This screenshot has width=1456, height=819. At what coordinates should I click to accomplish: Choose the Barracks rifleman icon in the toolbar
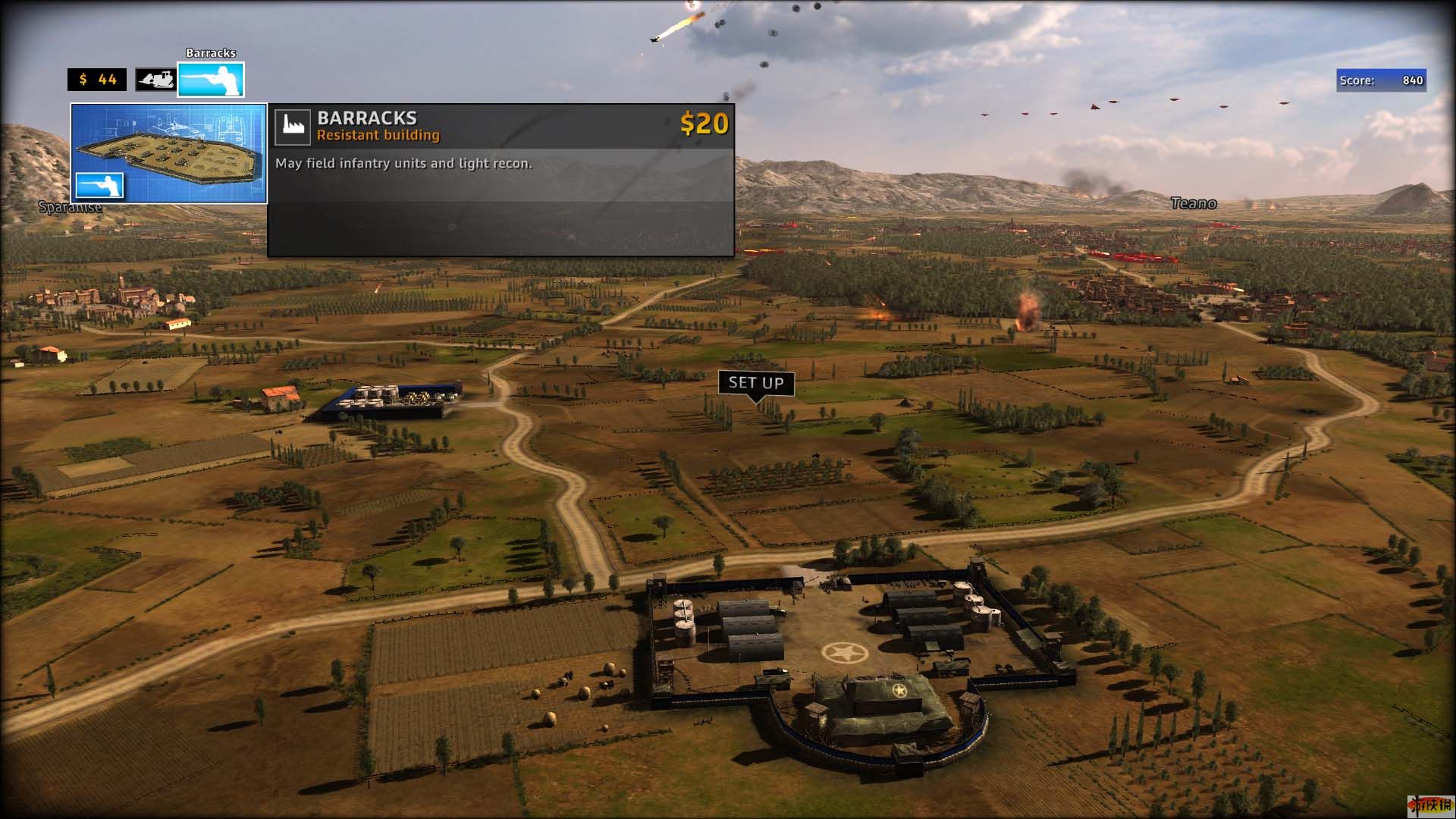[211, 80]
